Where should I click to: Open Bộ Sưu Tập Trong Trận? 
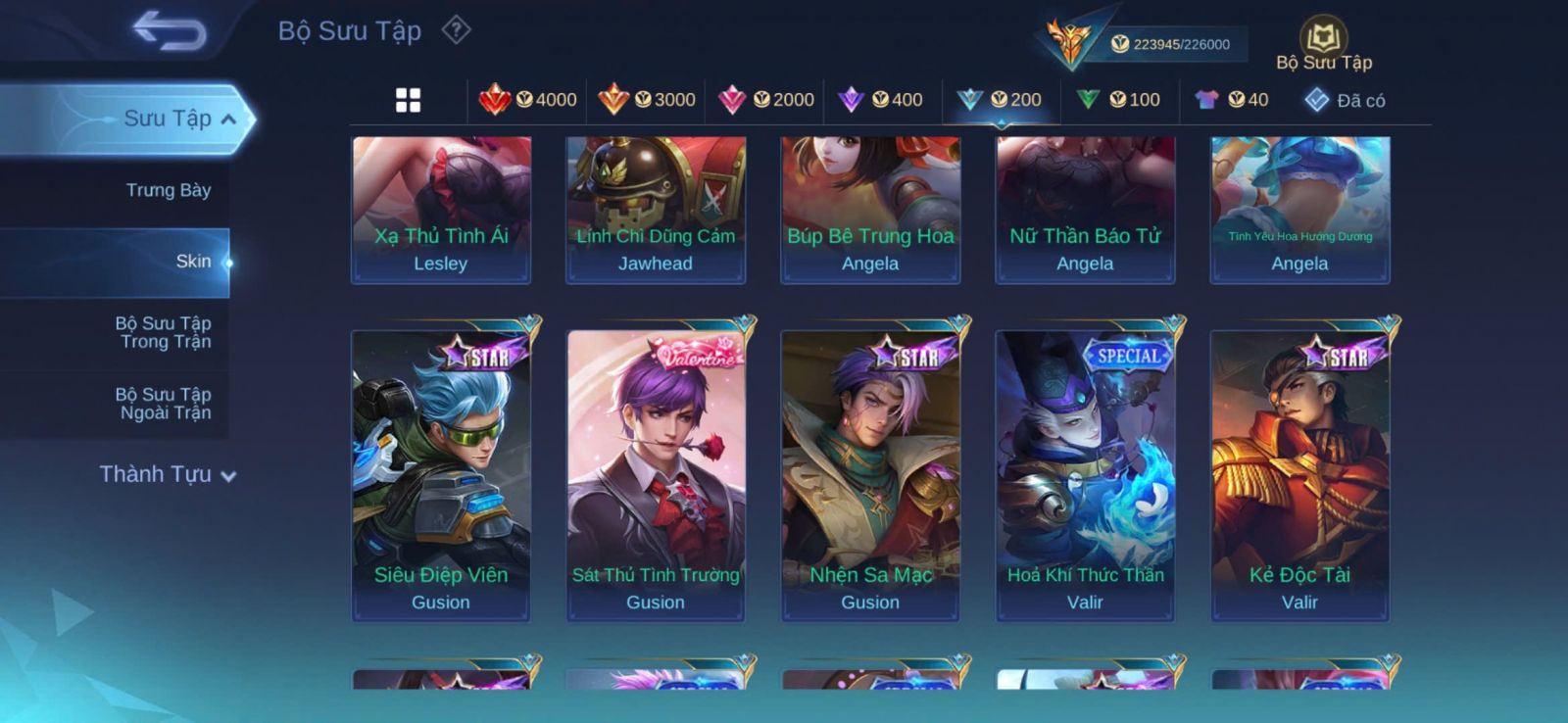tap(164, 332)
